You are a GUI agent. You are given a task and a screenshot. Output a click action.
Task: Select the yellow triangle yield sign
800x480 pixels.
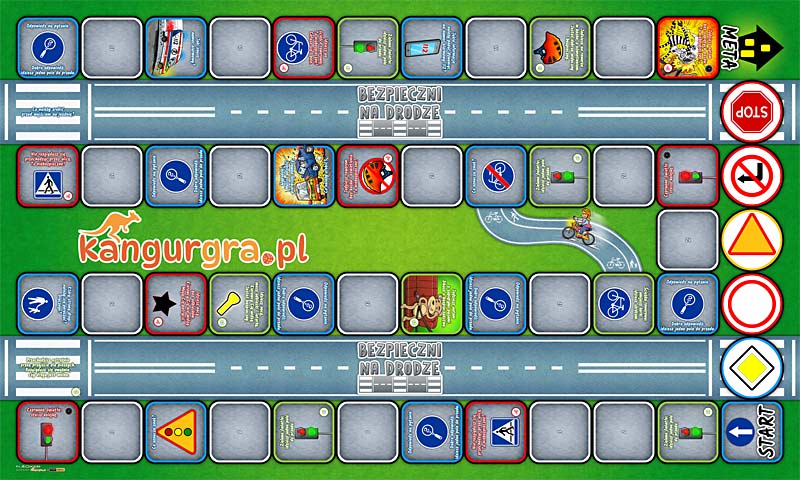pyautogui.click(x=752, y=240)
